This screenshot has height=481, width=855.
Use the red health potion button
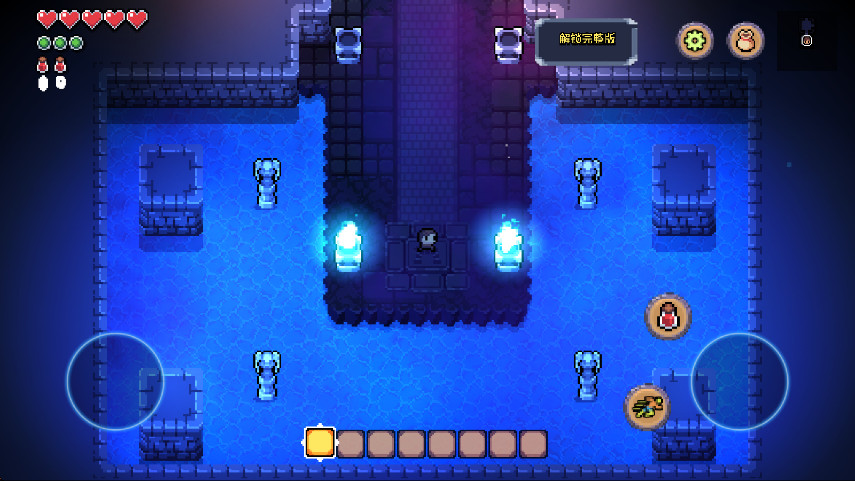[667, 317]
